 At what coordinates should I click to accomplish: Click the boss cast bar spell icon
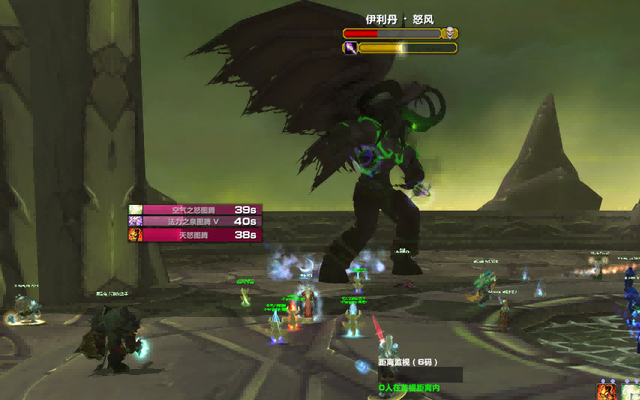click(350, 47)
